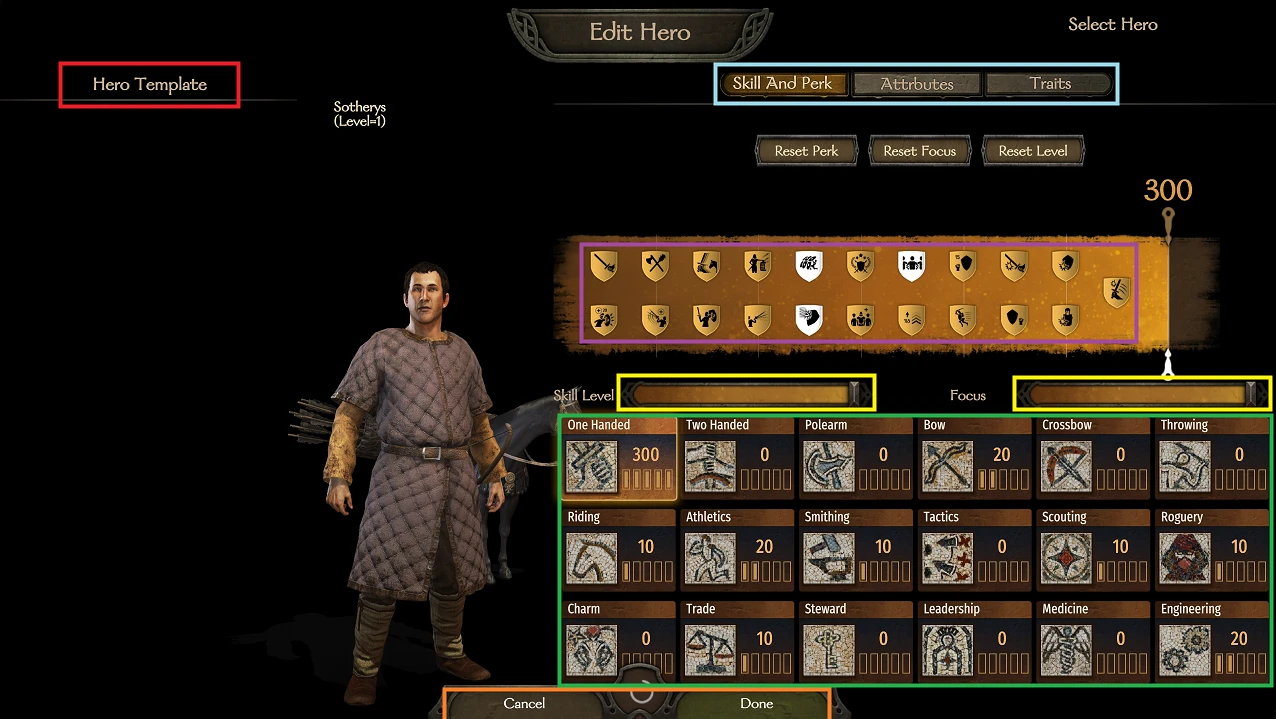Switch to the Attributes tab
This screenshot has height=719, width=1276.
point(917,84)
